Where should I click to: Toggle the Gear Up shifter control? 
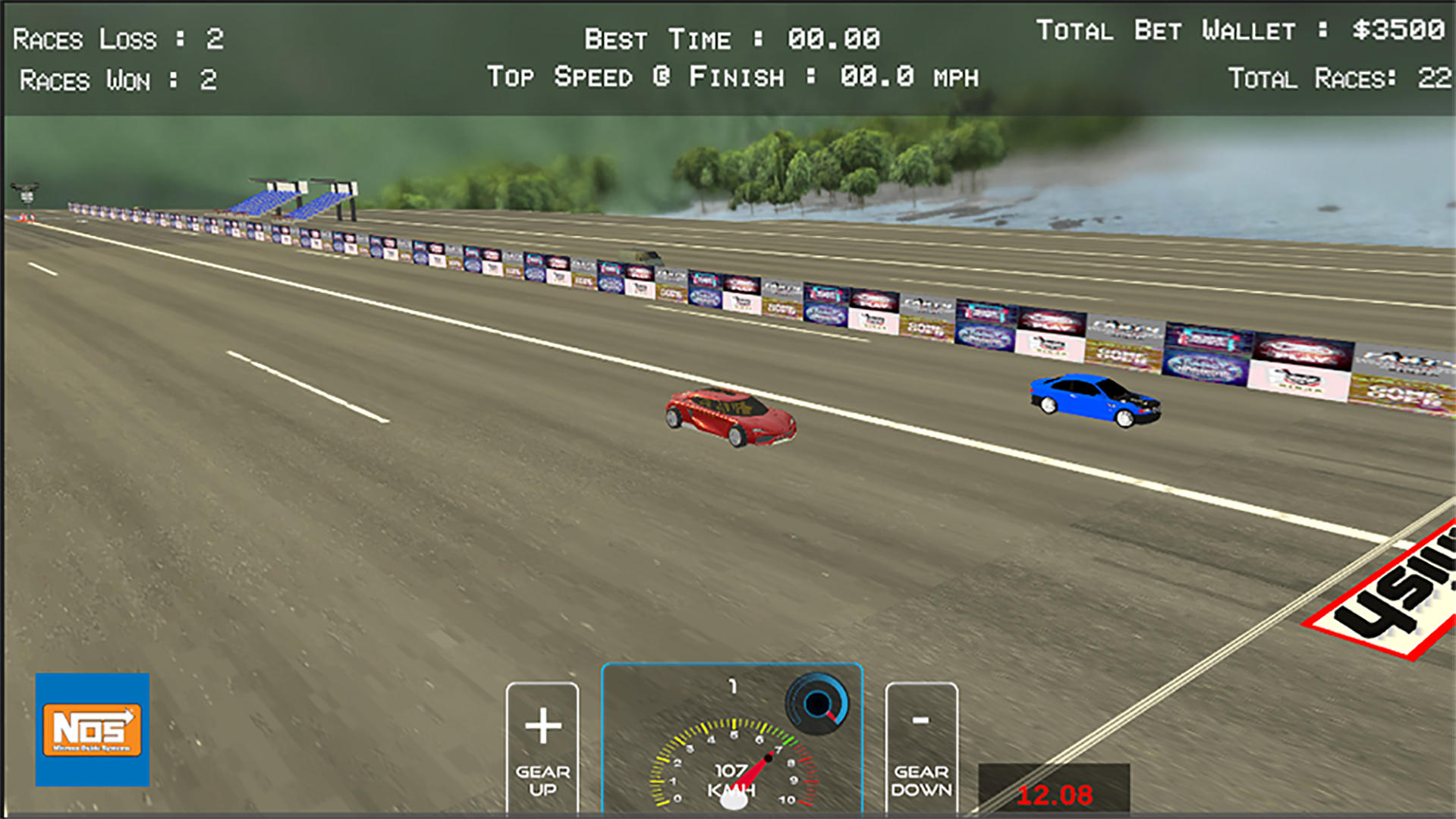click(x=542, y=747)
